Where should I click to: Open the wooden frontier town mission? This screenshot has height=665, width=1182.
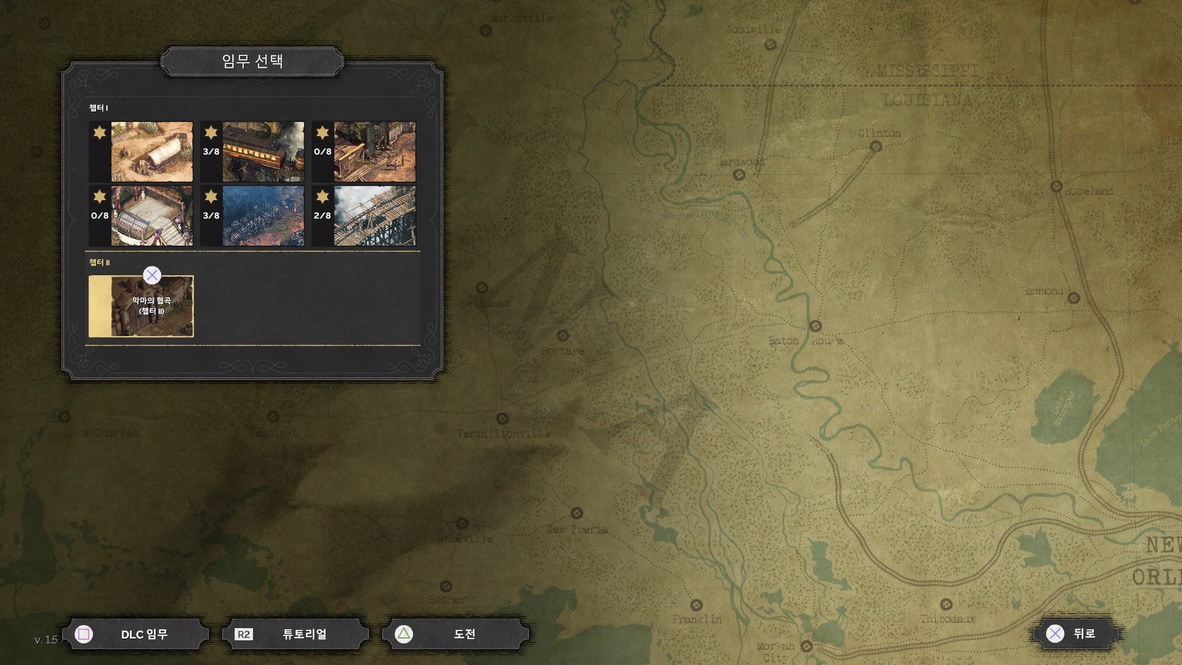click(374, 152)
